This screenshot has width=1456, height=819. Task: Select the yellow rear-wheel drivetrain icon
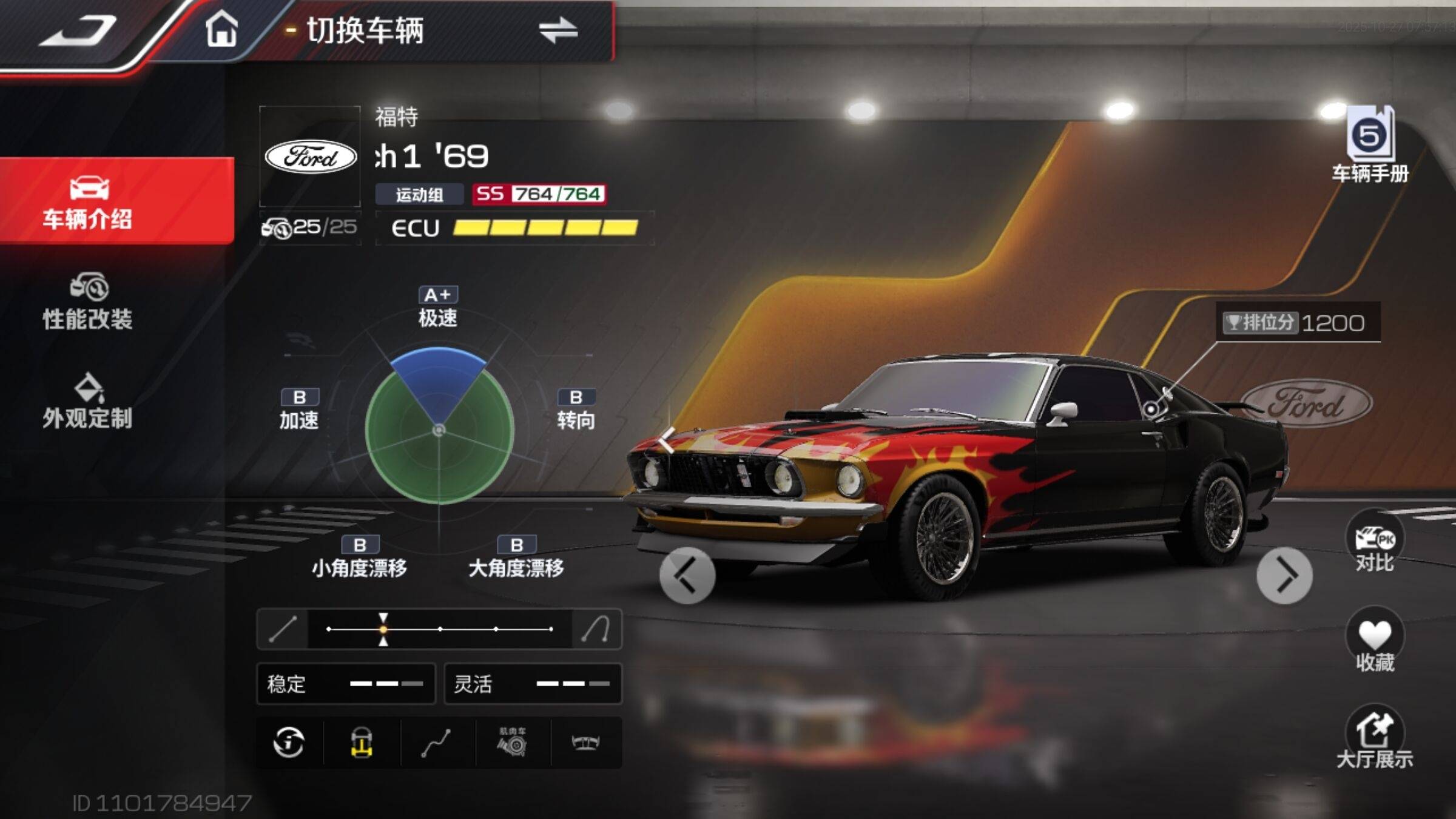(x=362, y=743)
